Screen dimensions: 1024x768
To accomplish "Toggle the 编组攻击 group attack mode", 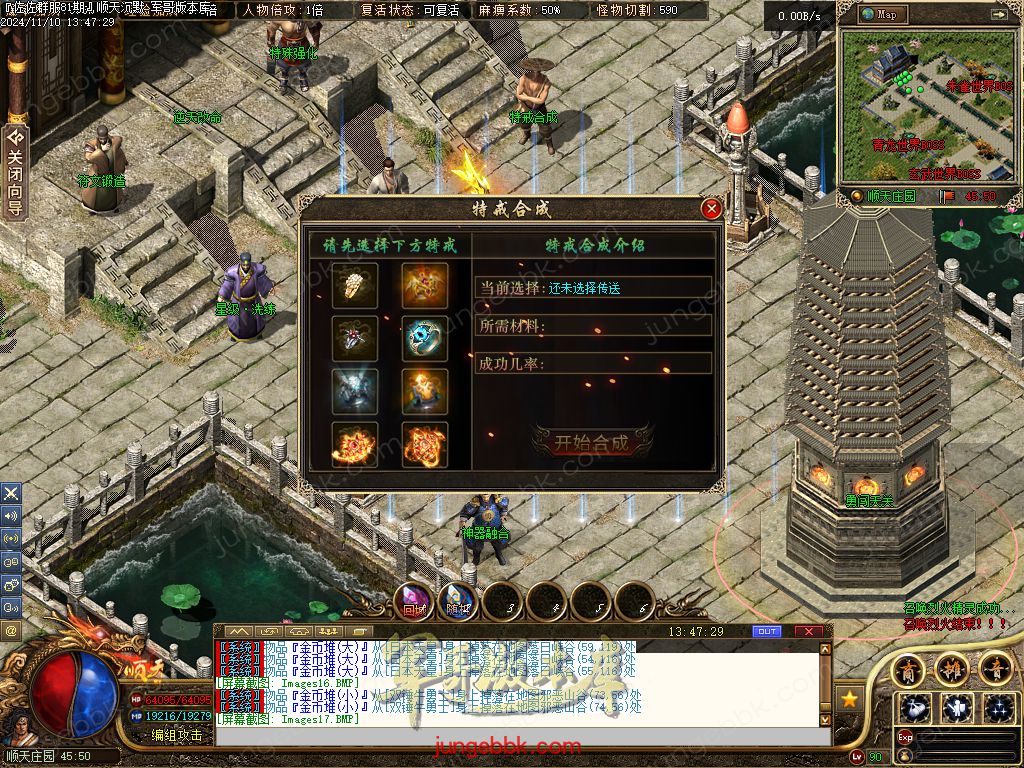I will point(176,735).
